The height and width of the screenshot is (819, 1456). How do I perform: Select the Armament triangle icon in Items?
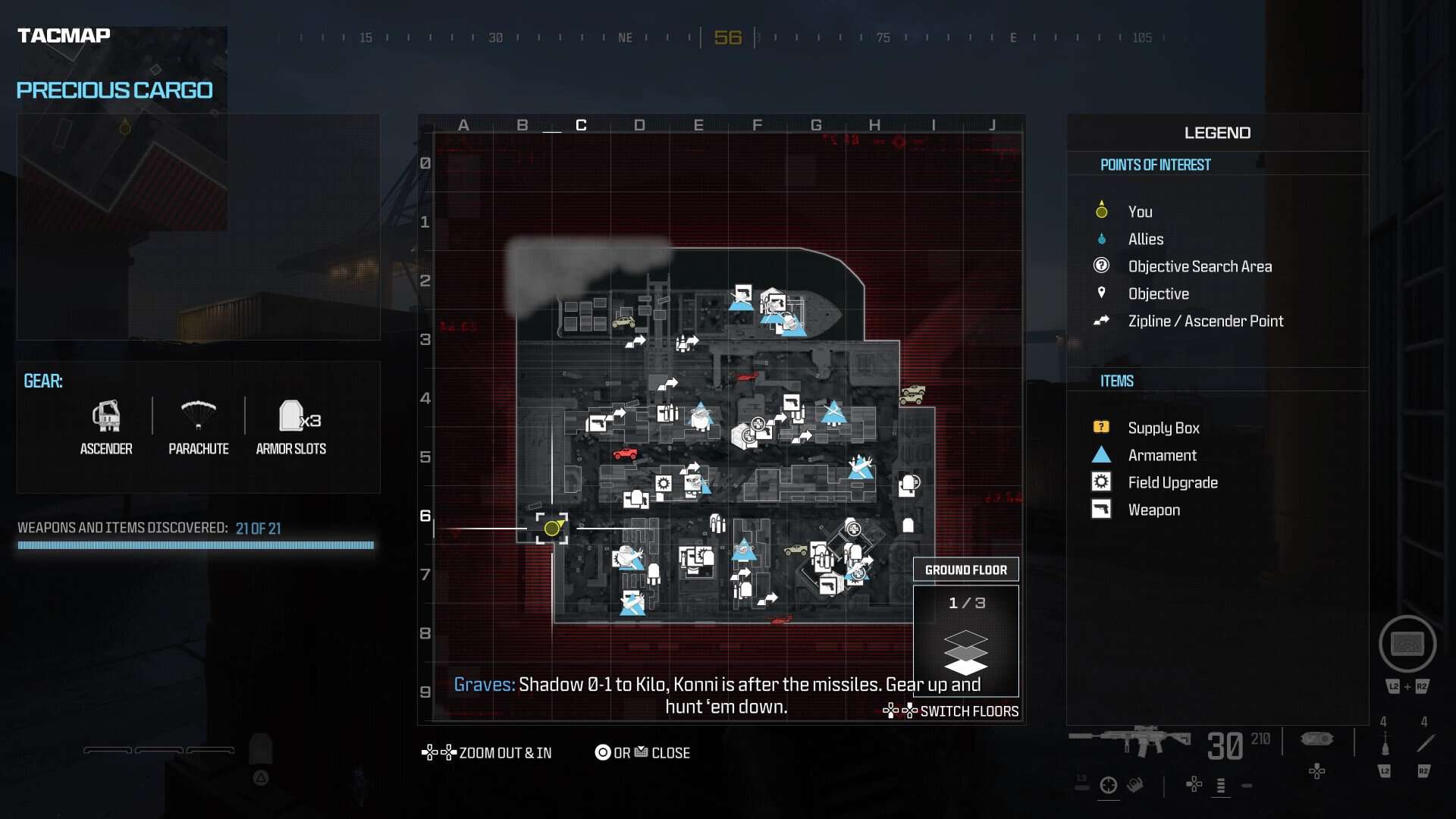(x=1101, y=454)
